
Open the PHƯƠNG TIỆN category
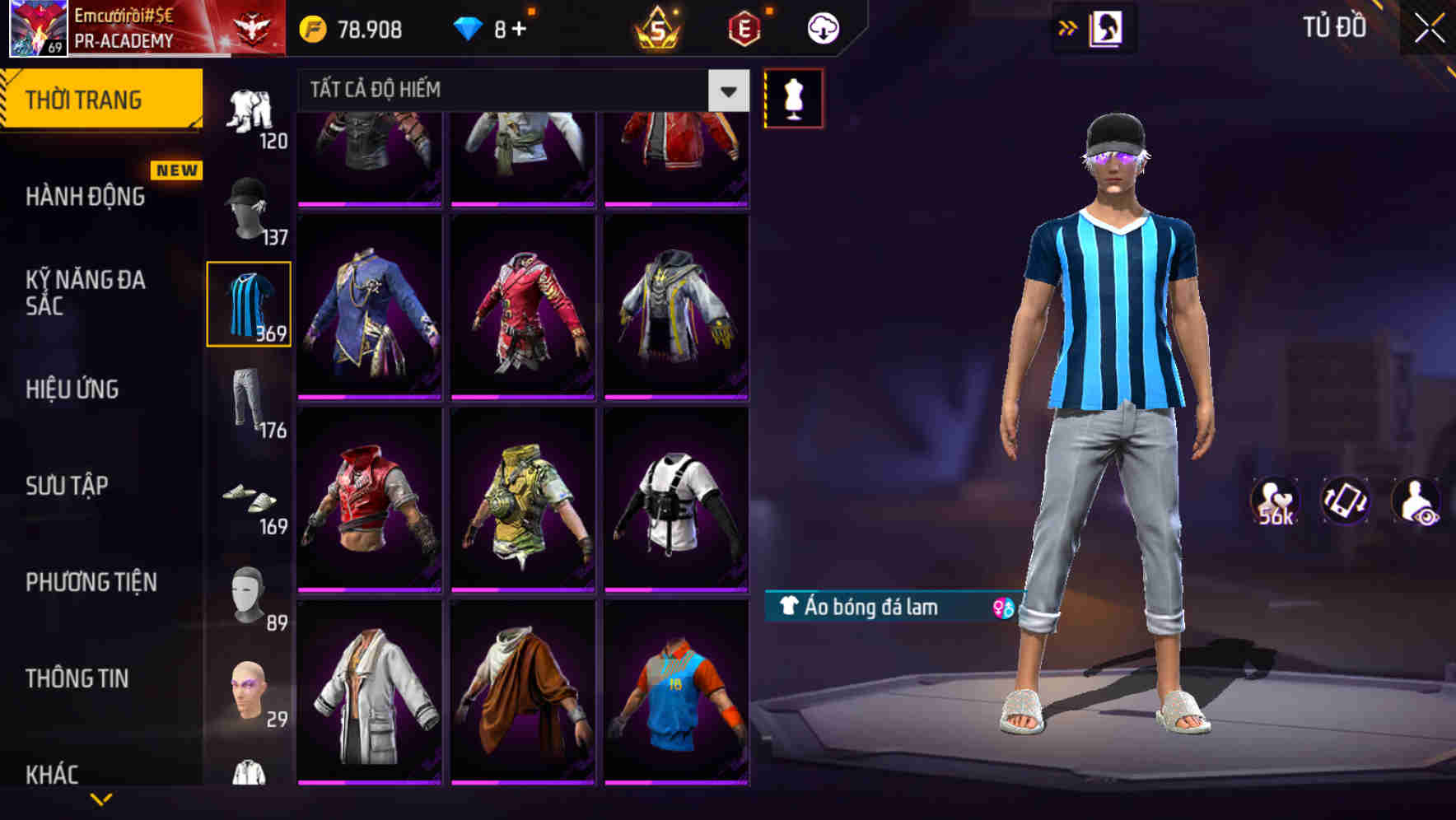(91, 582)
